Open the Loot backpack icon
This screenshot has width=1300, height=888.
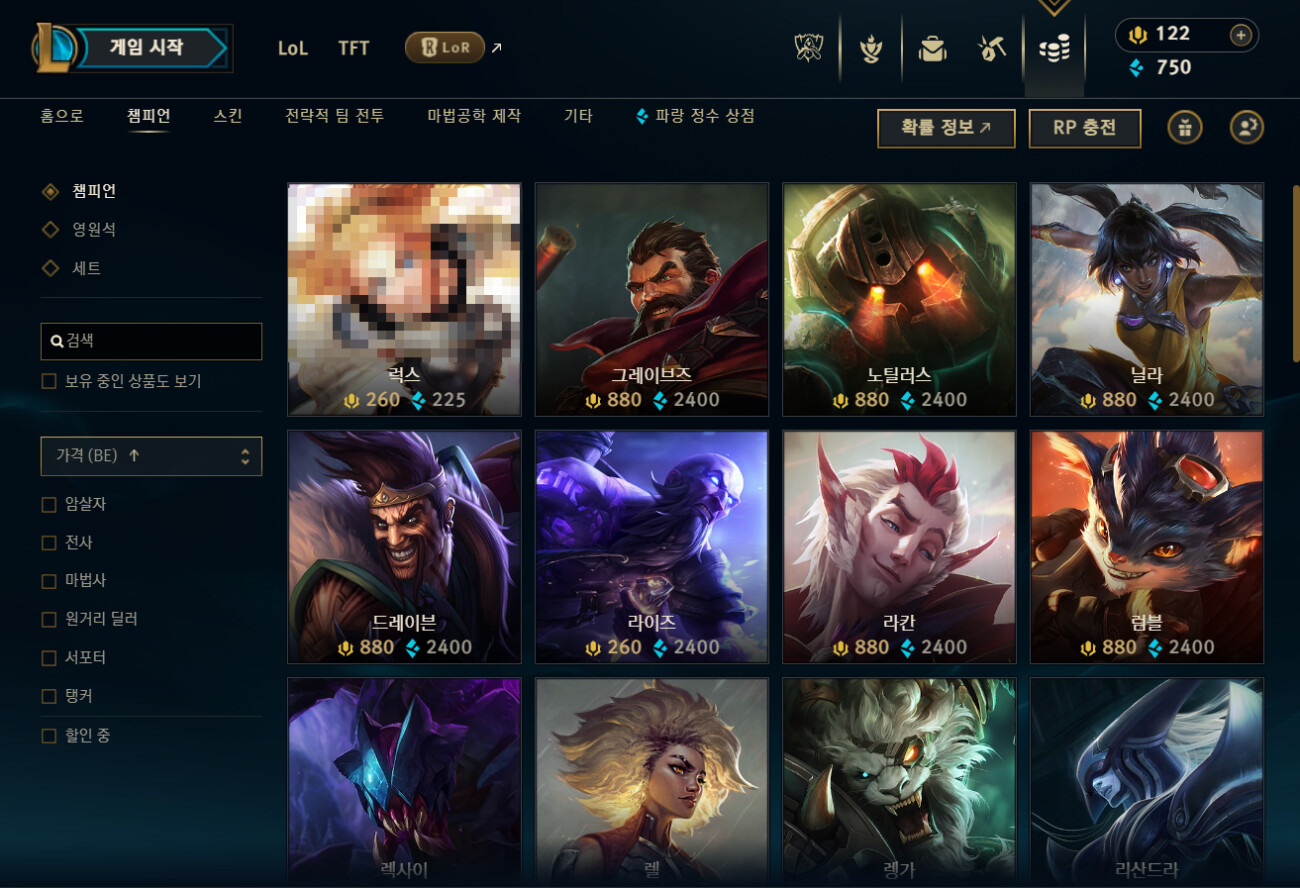tap(930, 50)
